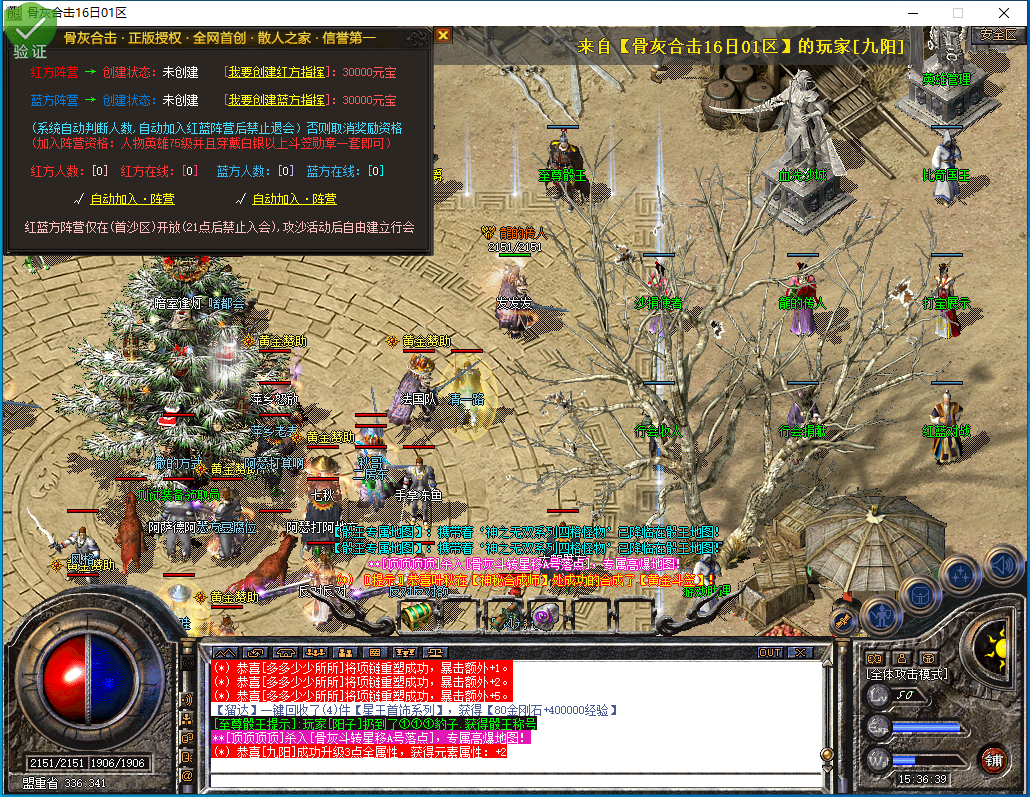The height and width of the screenshot is (797, 1030).
Task: Click the OUT button on the chat bar
Action: (769, 652)
